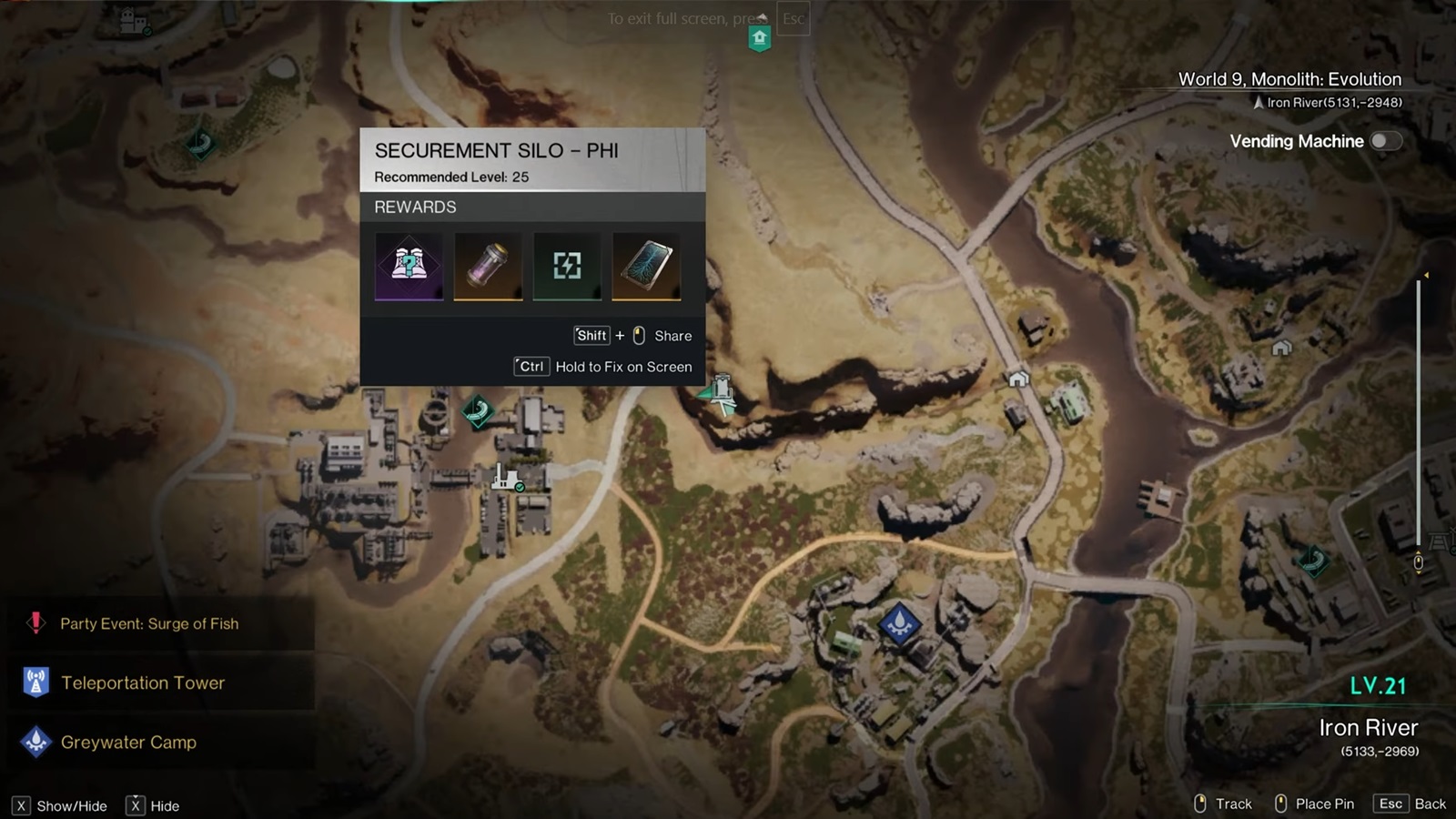This screenshot has height=819, width=1456.
Task: Select the Place Pin option
Action: tap(1324, 804)
